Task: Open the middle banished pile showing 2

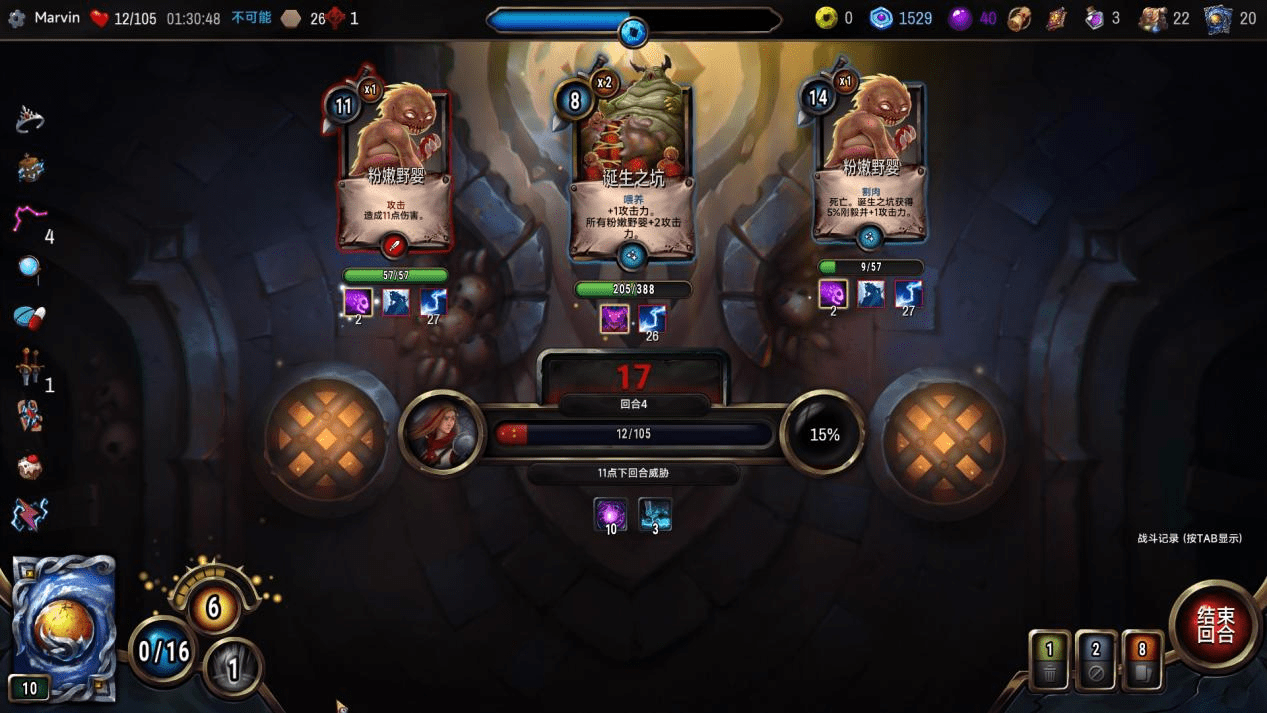Action: pos(1096,661)
